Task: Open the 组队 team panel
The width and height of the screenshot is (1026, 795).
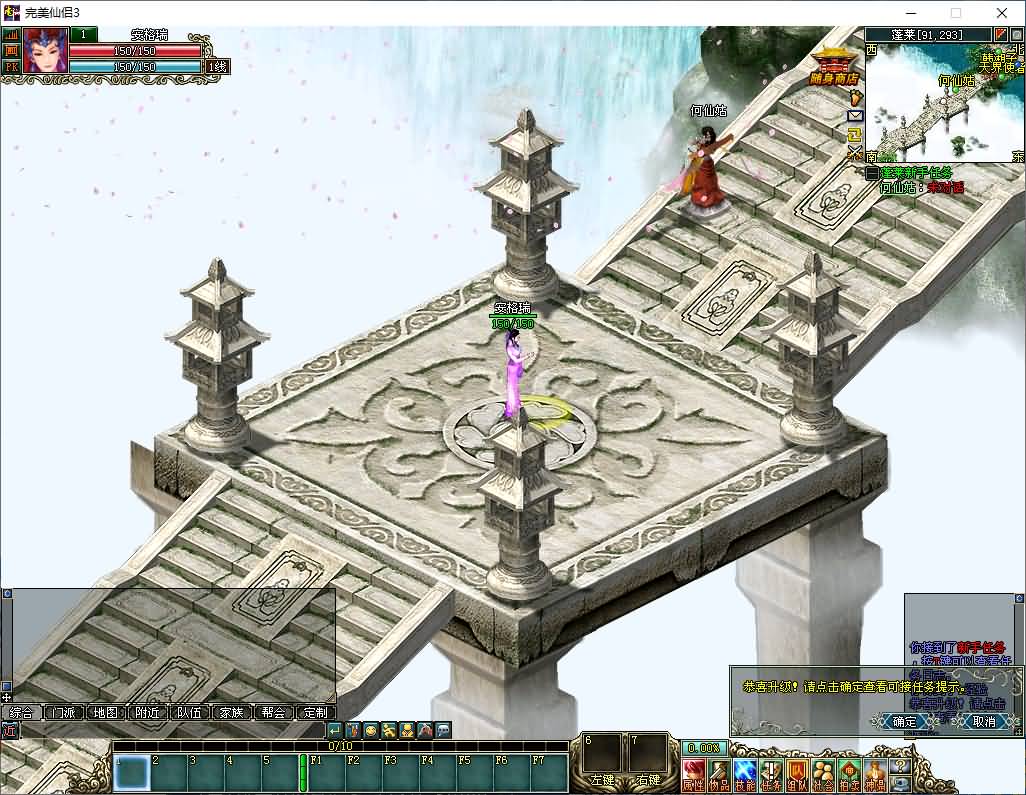Action: [x=797, y=775]
